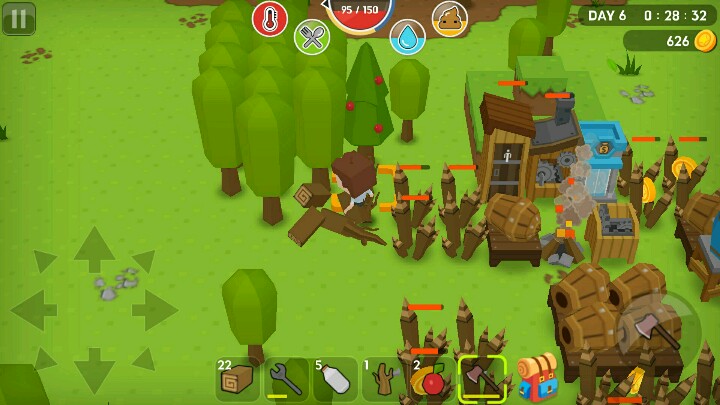720x405 pixels.
Task: Select the wrench tool slot
Action: (x=287, y=380)
